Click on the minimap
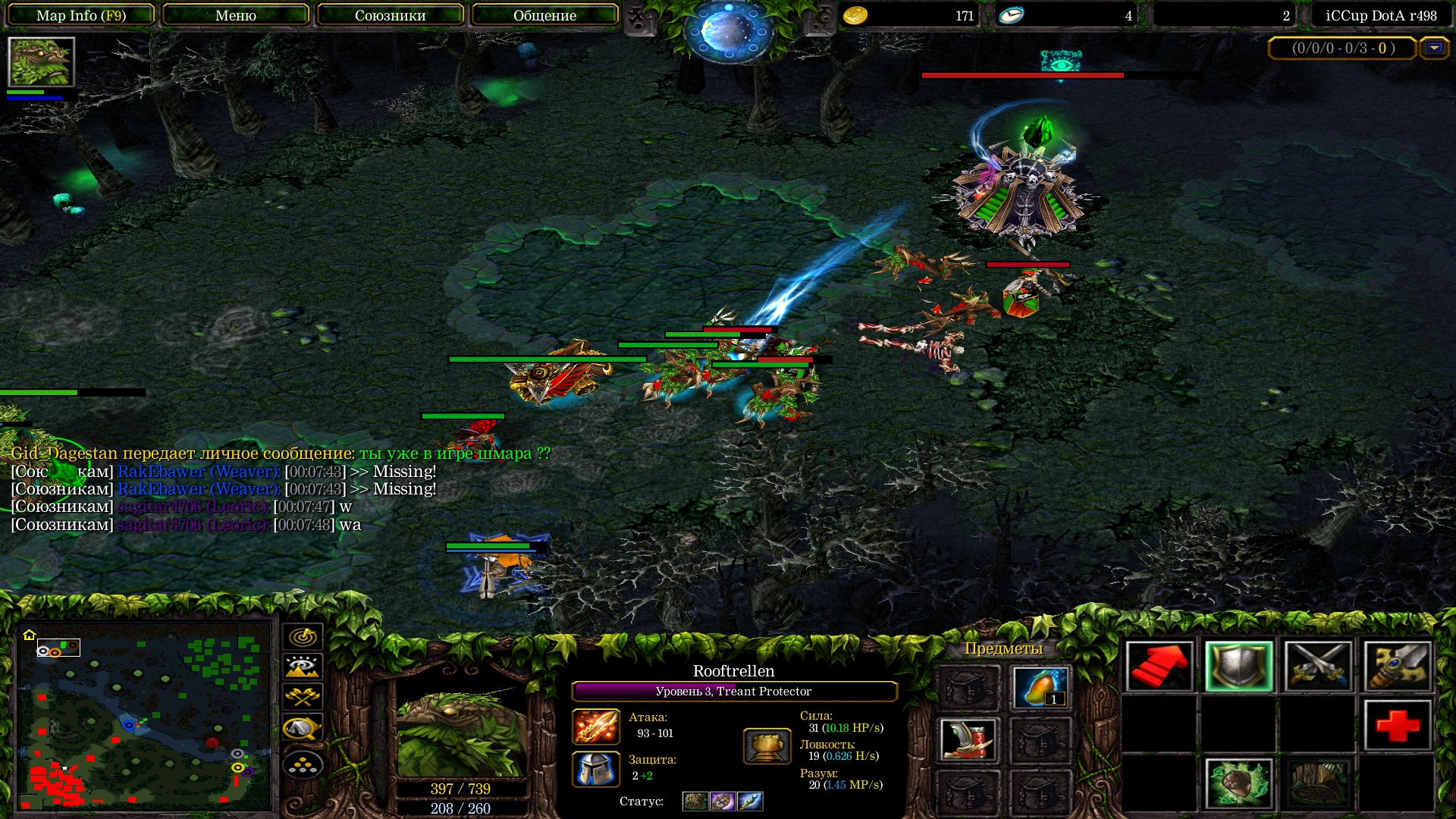 point(144,715)
